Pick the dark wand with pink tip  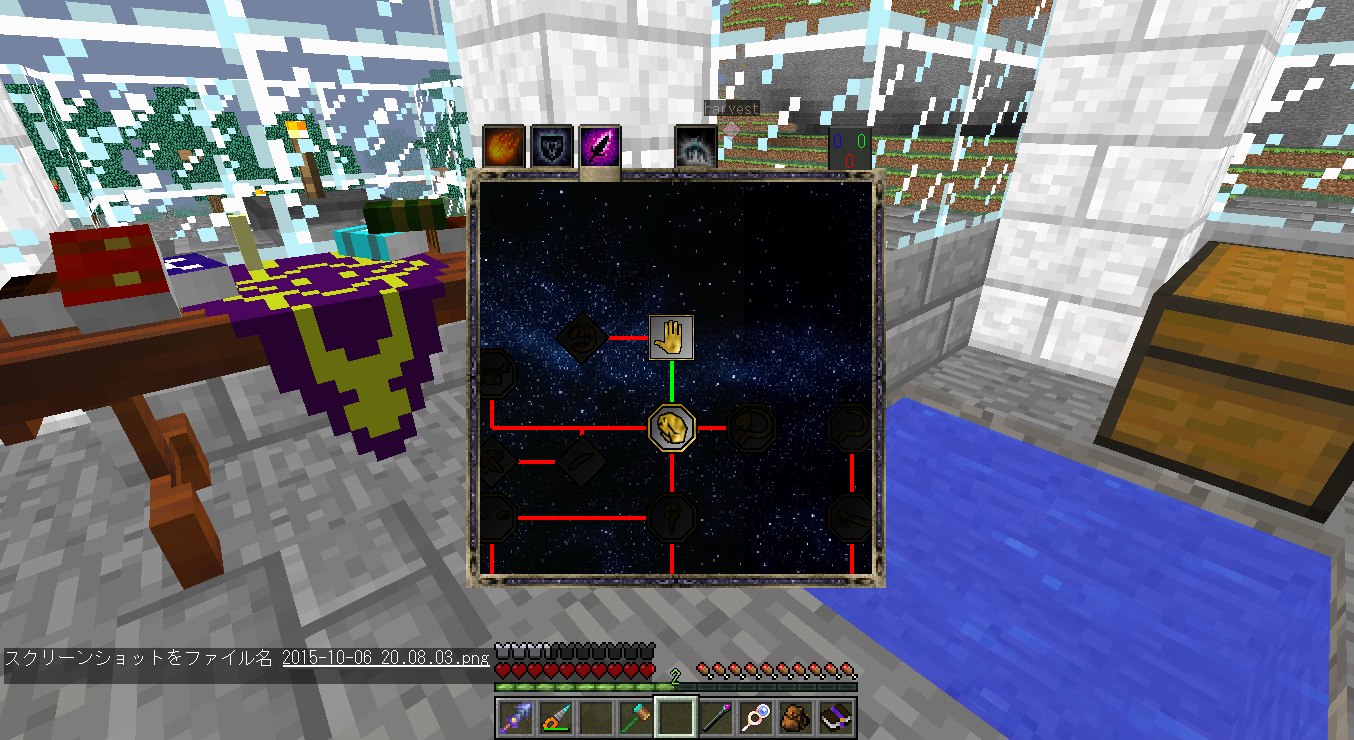click(716, 716)
